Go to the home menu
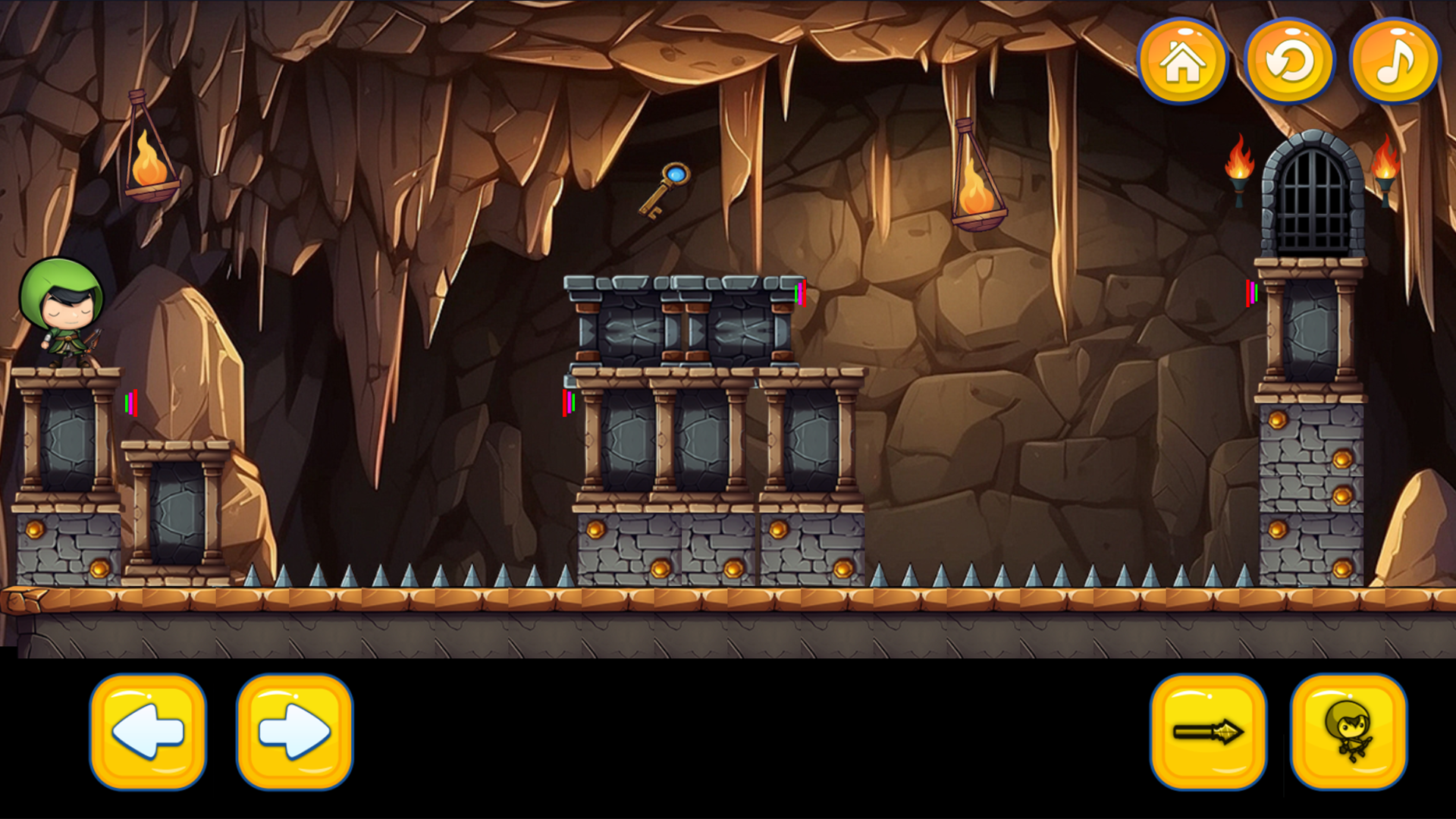Viewport: 1456px width, 819px height. [x=1181, y=61]
